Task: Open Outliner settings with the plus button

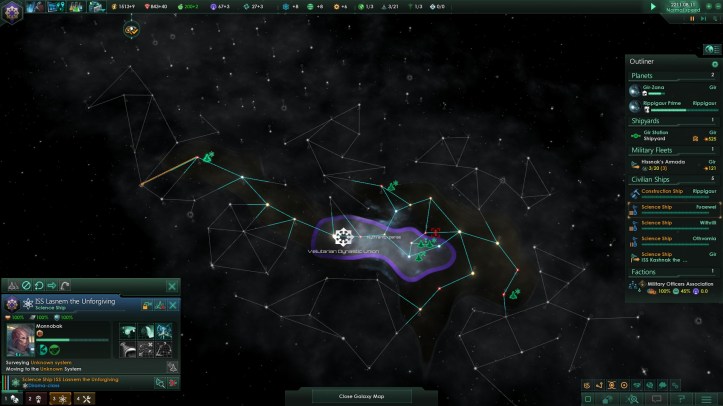Action: tap(714, 64)
